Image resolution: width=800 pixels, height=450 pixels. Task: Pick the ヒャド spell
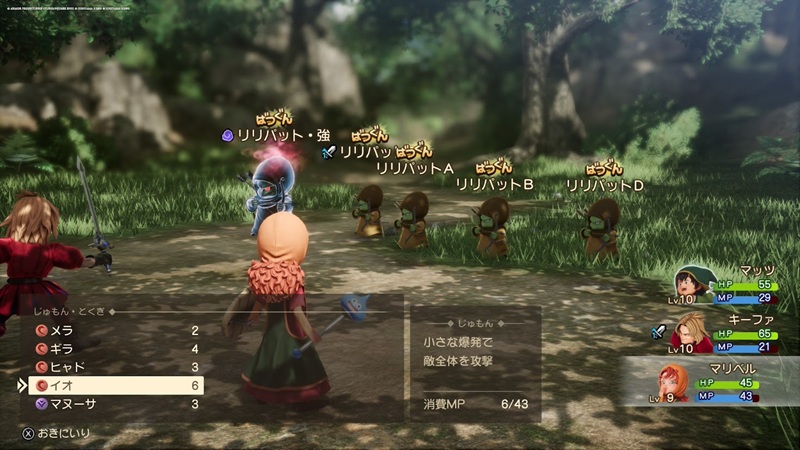[x=110, y=367]
